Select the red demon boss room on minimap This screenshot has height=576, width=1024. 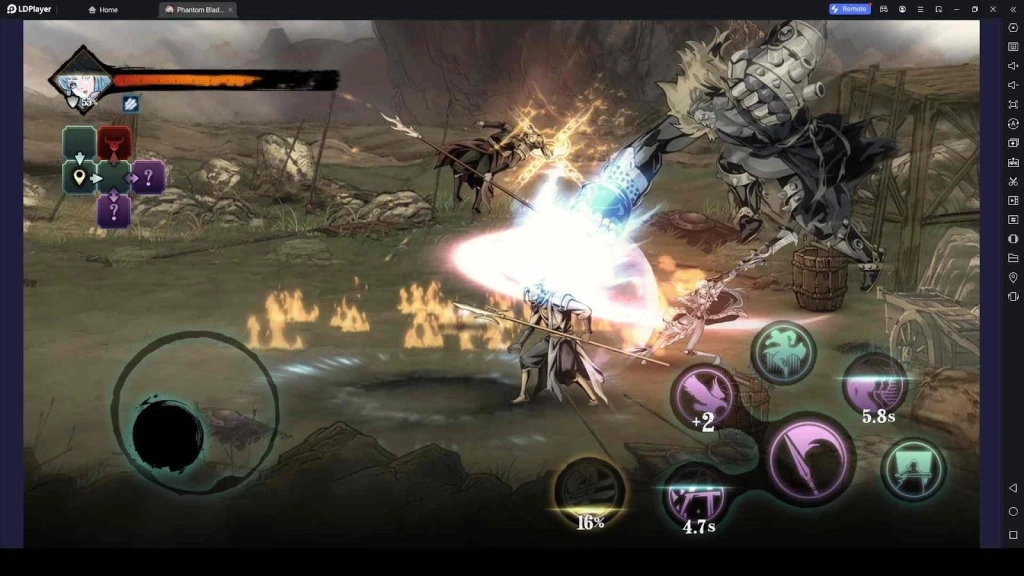coord(114,143)
